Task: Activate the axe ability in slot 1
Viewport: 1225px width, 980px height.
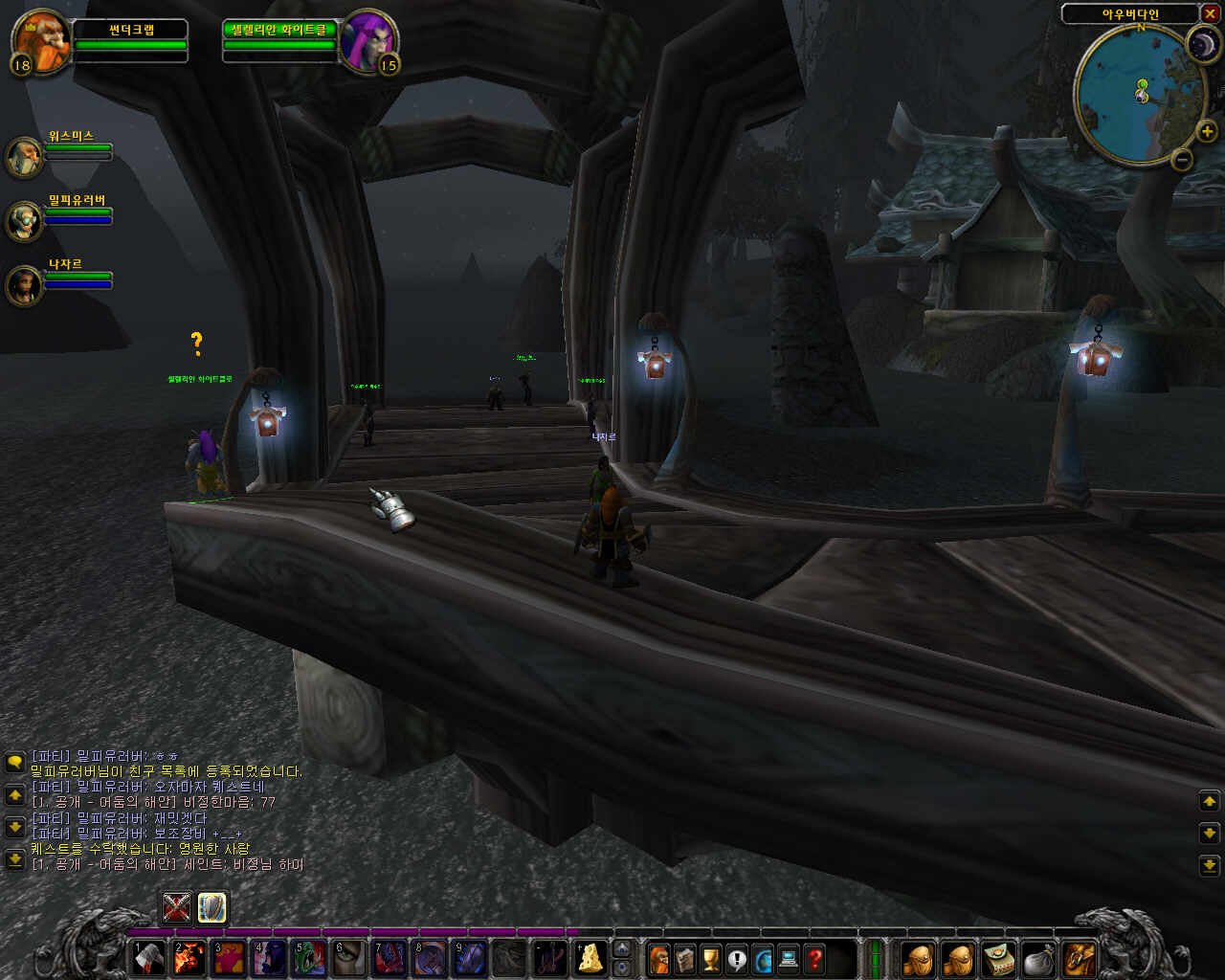Action: 148,958
